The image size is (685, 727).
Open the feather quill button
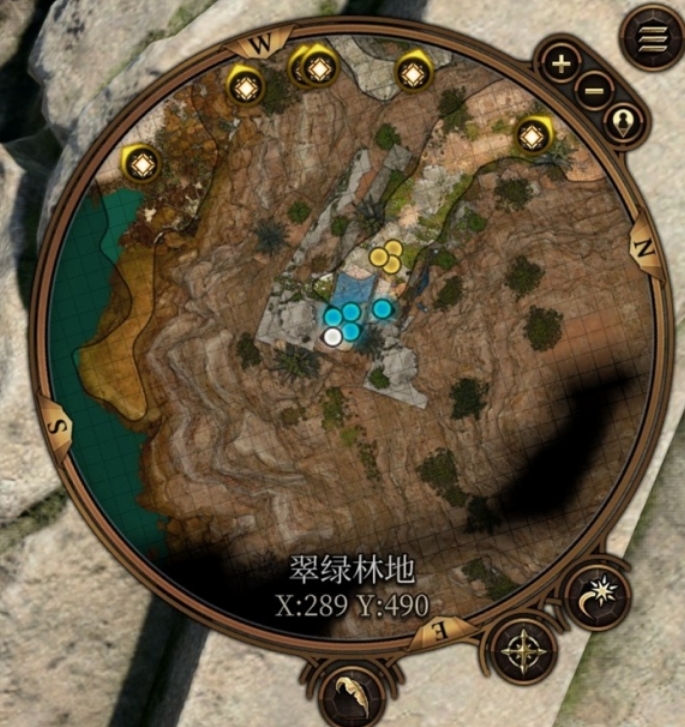click(351, 693)
